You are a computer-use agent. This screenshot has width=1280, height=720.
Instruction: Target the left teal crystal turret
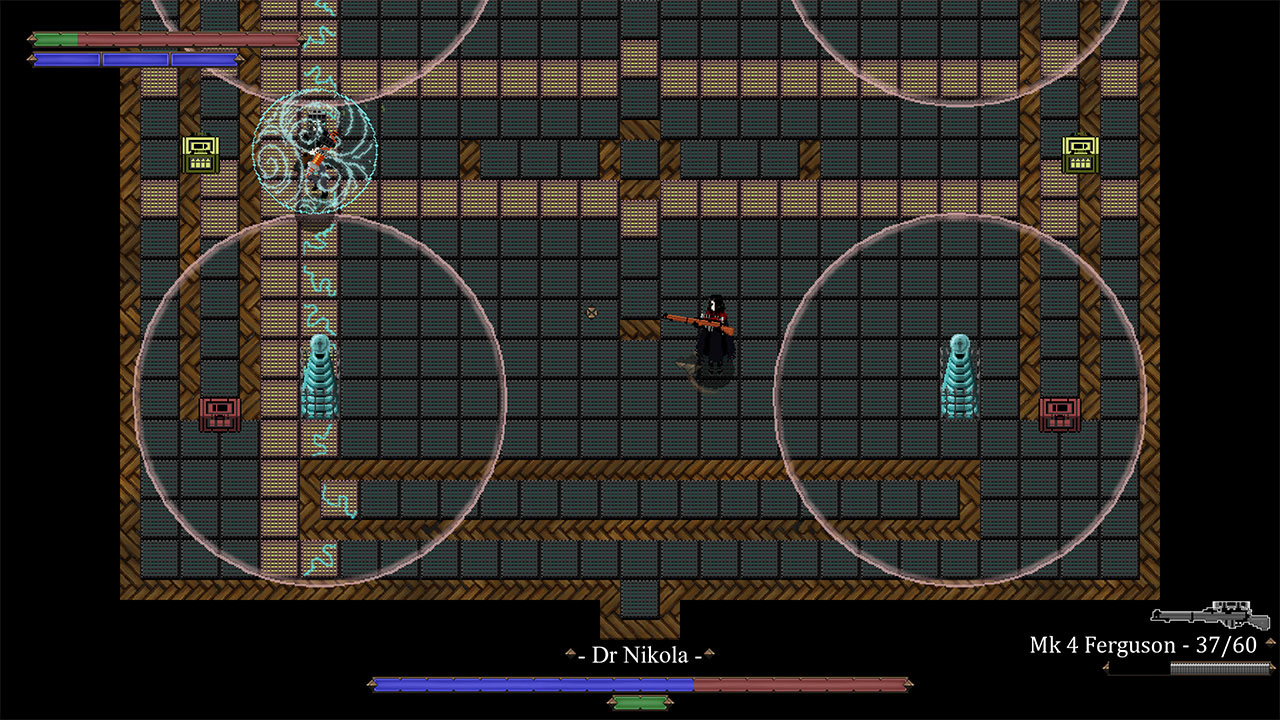pyautogui.click(x=322, y=375)
